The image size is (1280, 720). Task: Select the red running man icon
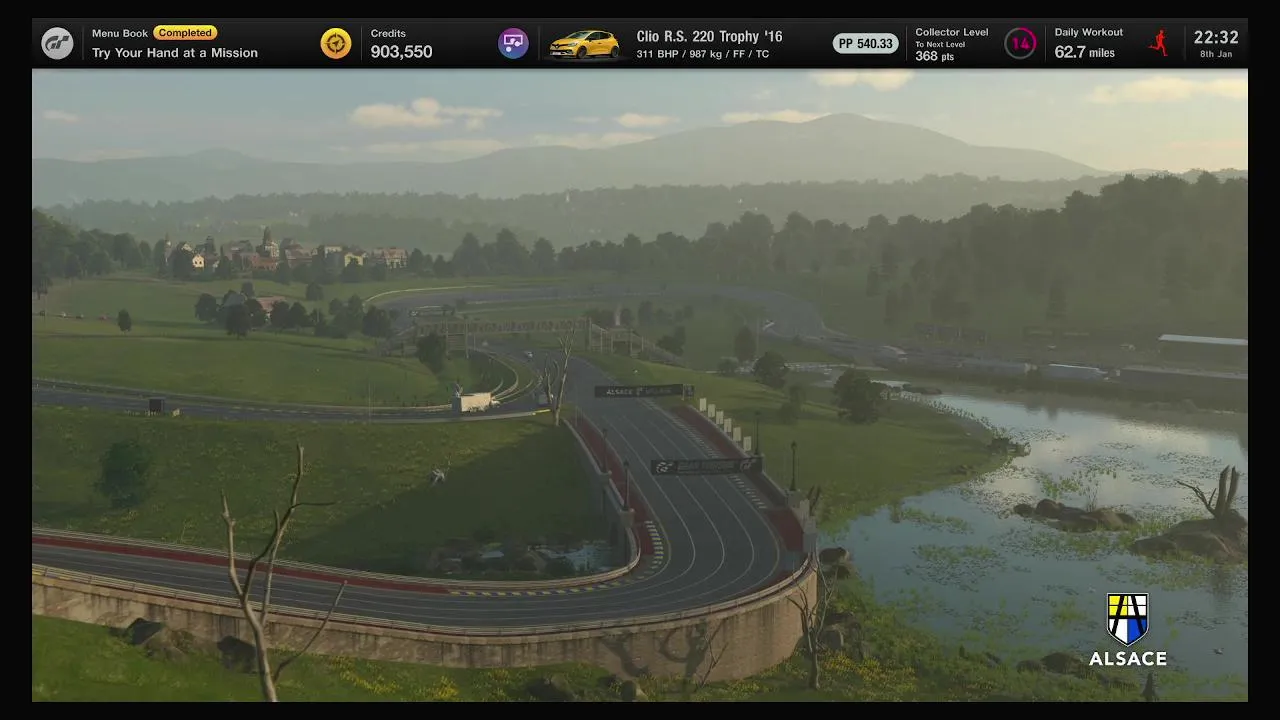1159,43
